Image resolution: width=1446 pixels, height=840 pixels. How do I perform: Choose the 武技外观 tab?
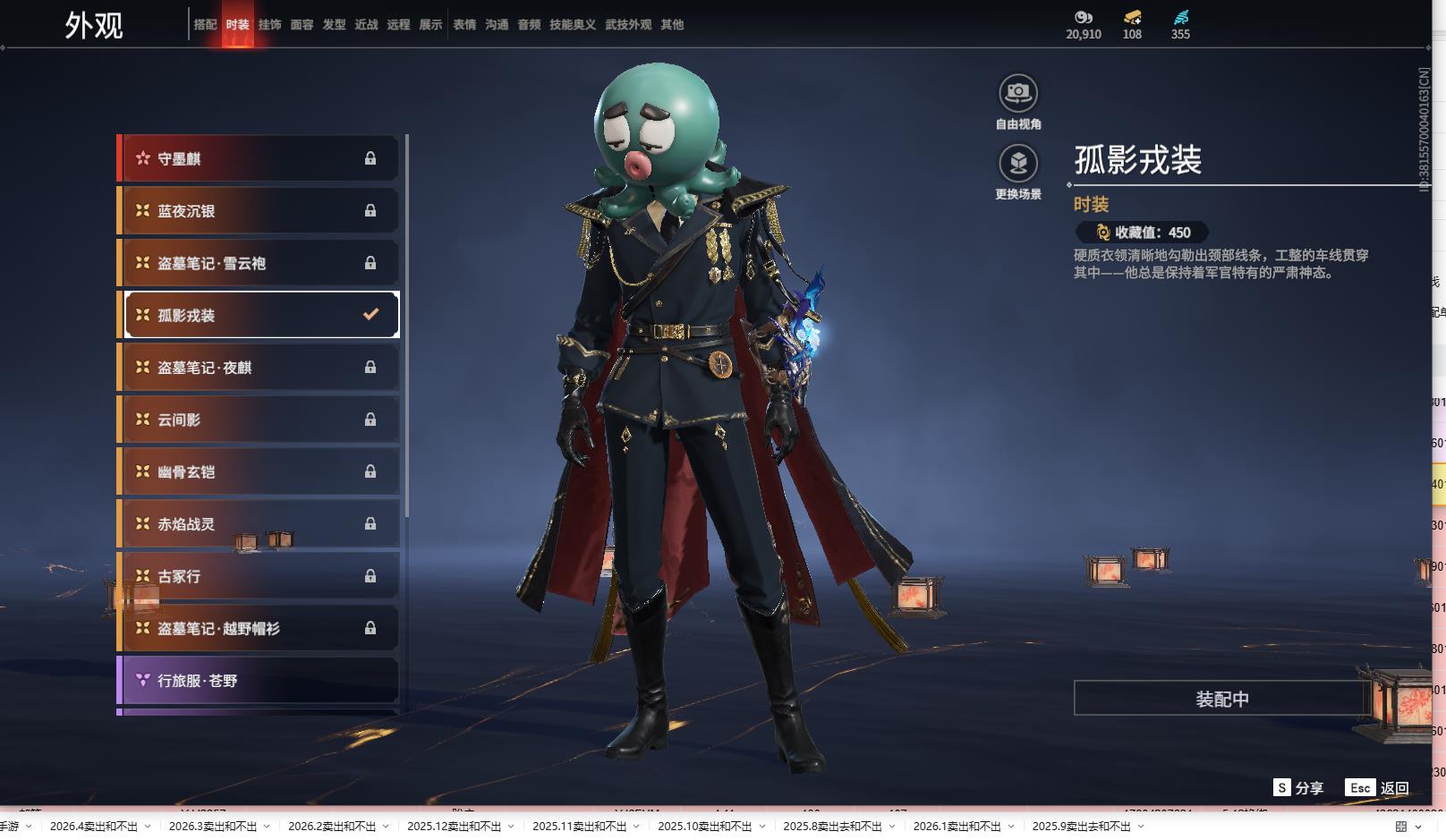click(628, 25)
